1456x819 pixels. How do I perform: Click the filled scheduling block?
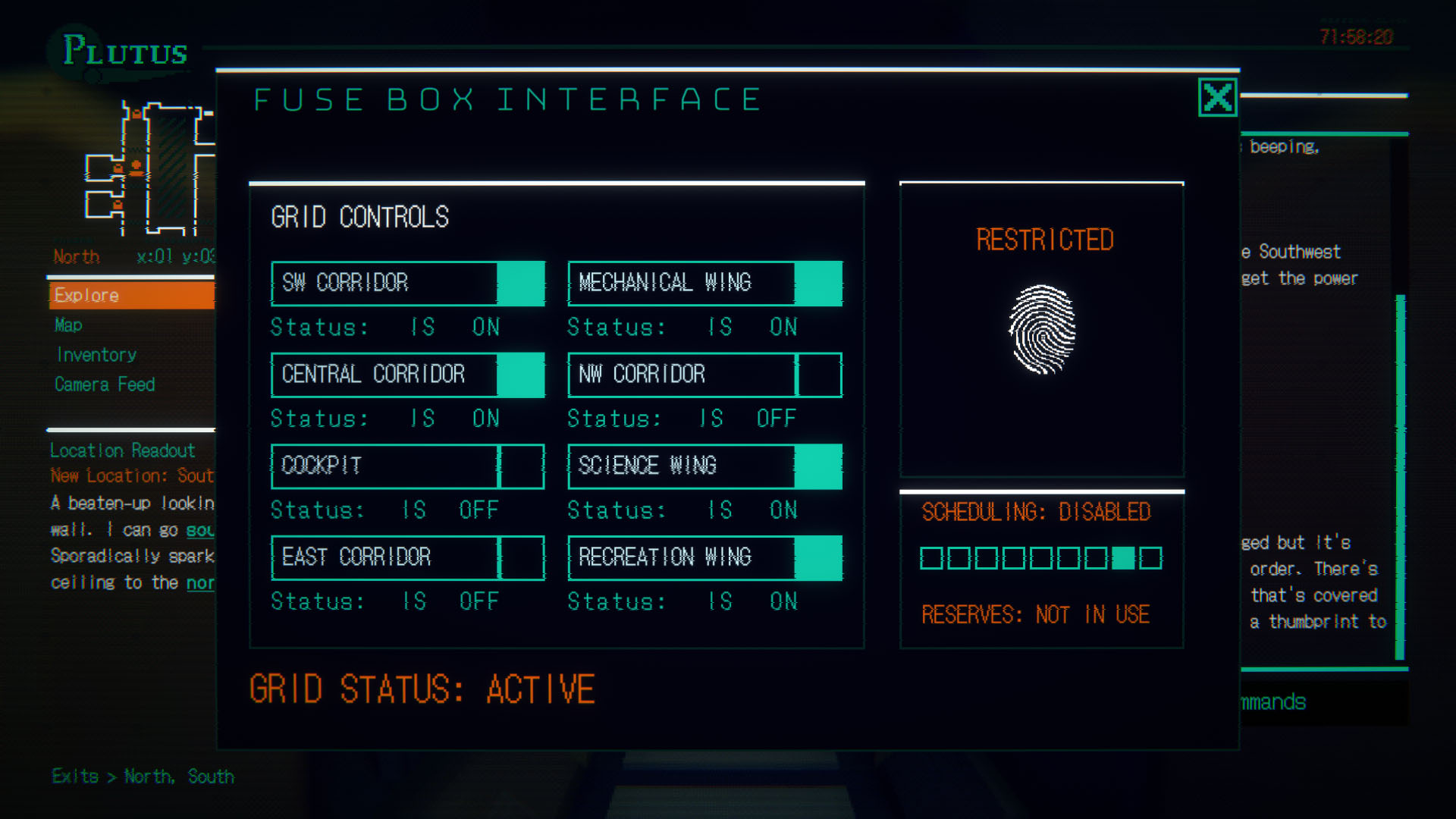(x=1123, y=557)
